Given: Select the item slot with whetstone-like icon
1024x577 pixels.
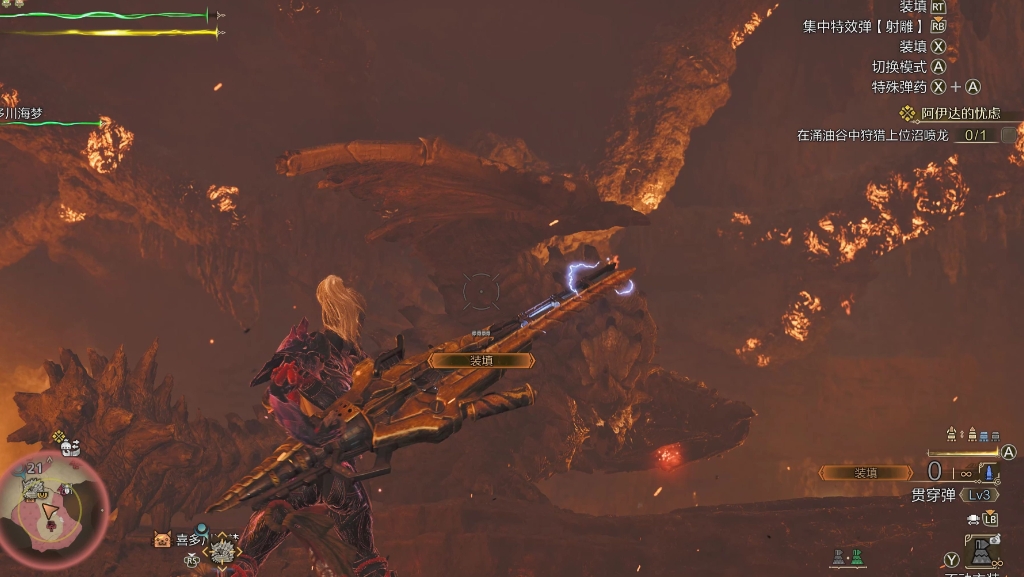Looking at the screenshot, I should pyautogui.click(x=981, y=553).
